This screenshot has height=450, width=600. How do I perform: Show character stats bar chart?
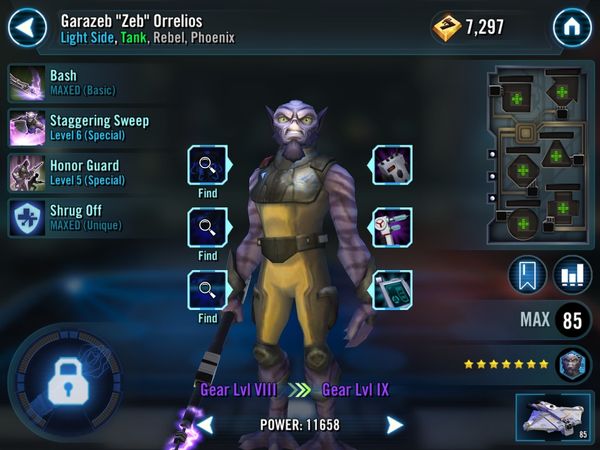(572, 276)
